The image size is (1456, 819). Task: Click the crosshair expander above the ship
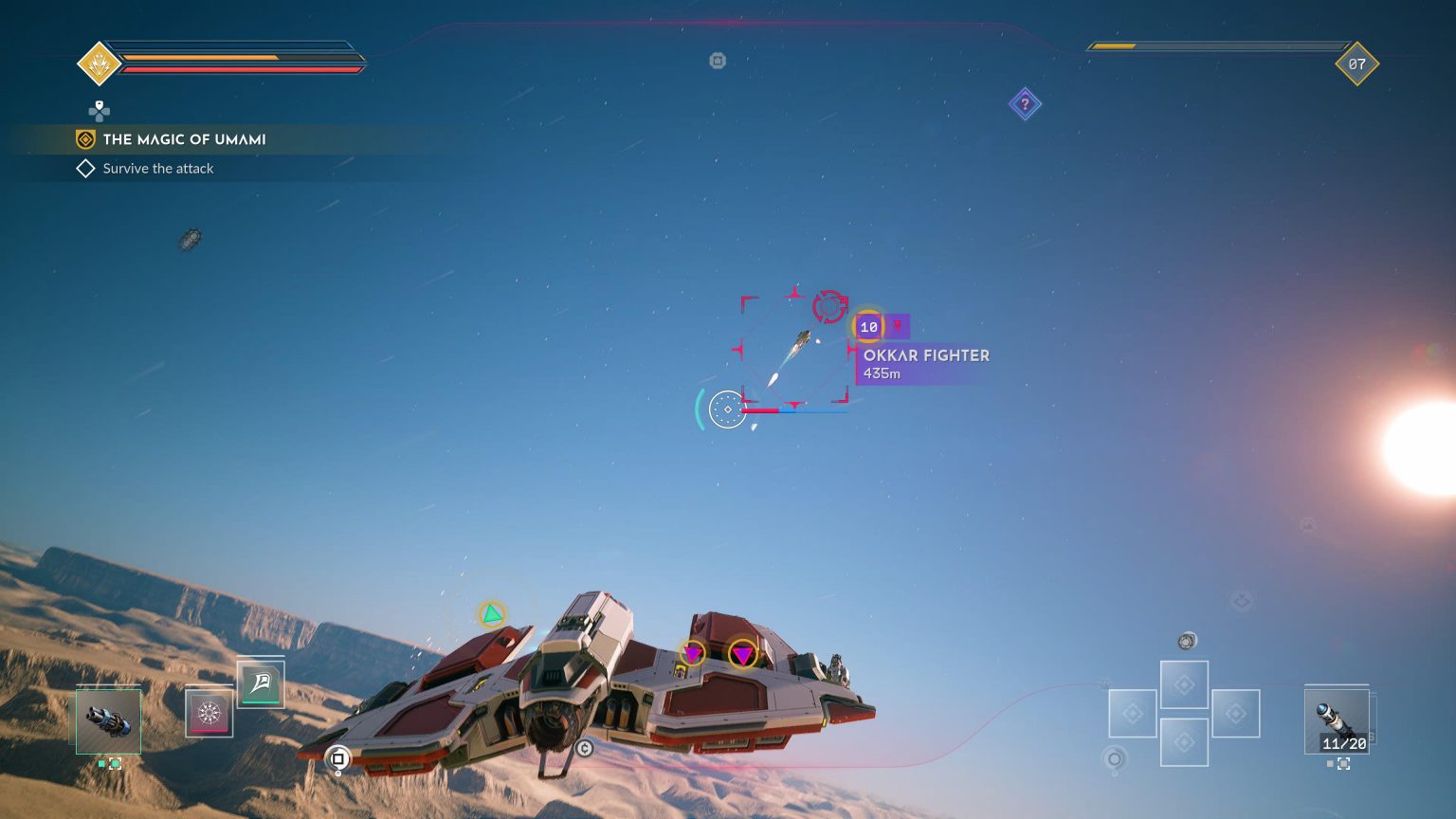click(x=728, y=411)
